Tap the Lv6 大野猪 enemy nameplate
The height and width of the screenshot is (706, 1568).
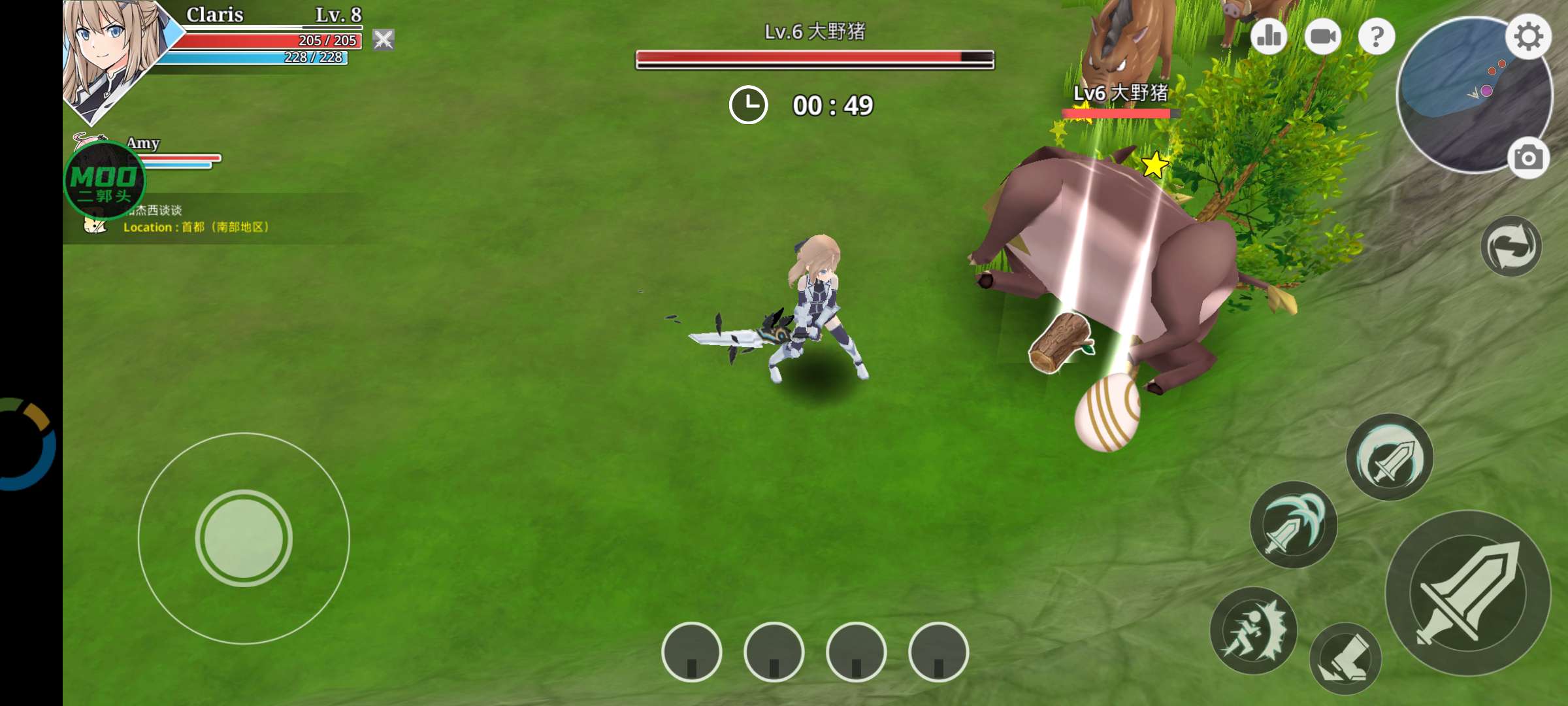1122,95
